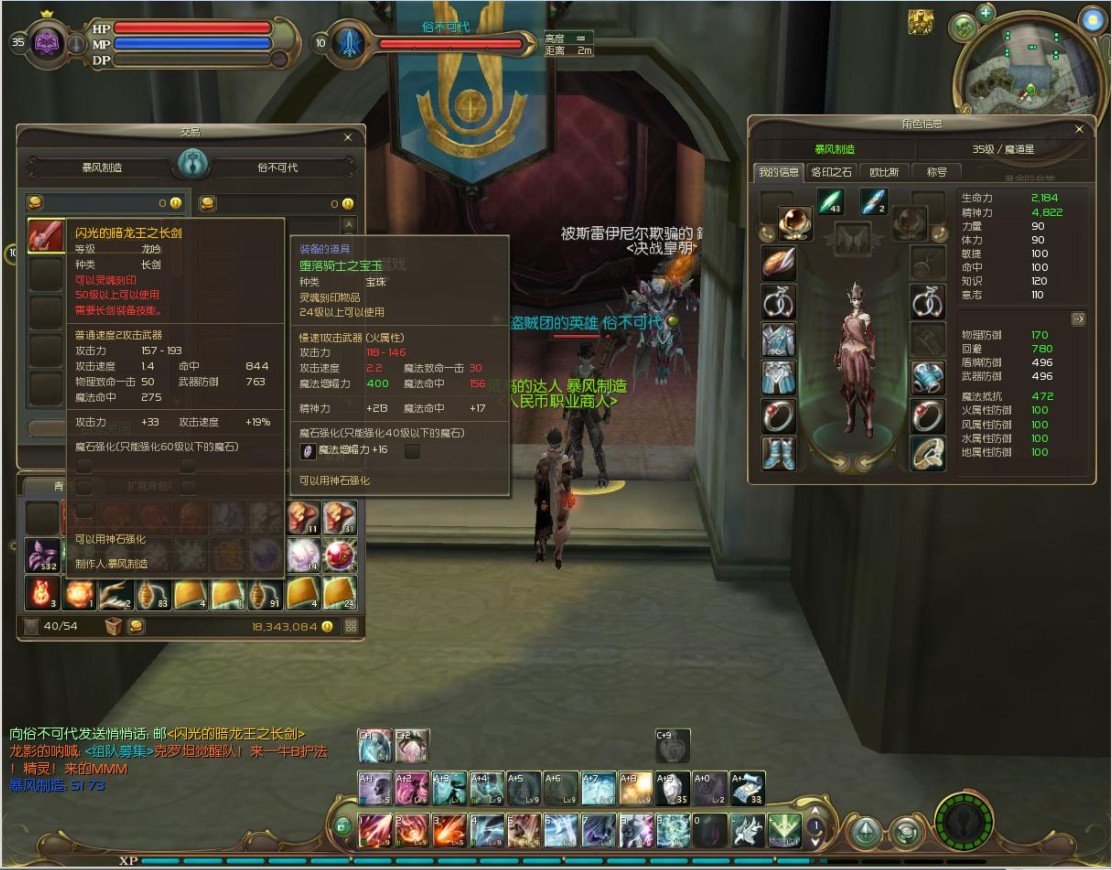Screen dimensions: 1112x870
Task: Select the fire orb inventory item stacked 3
Action: click(x=42, y=593)
